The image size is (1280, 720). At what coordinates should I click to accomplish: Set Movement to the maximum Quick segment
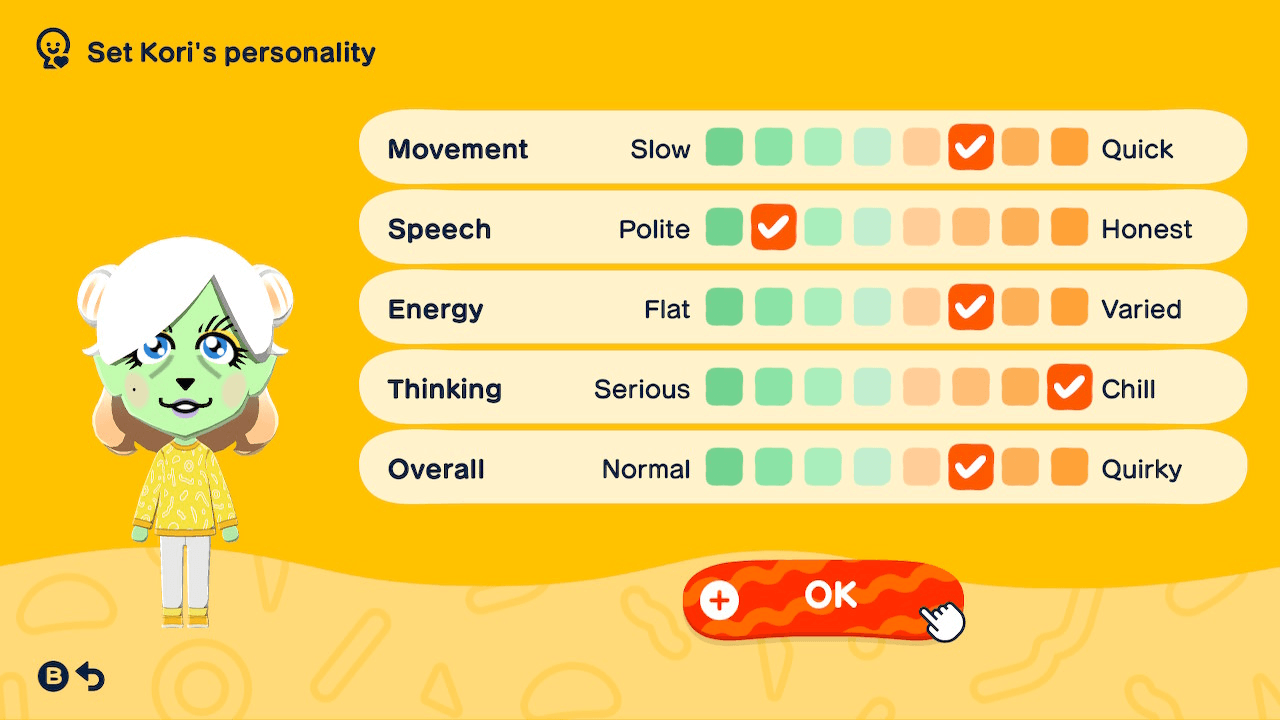[x=1069, y=147]
